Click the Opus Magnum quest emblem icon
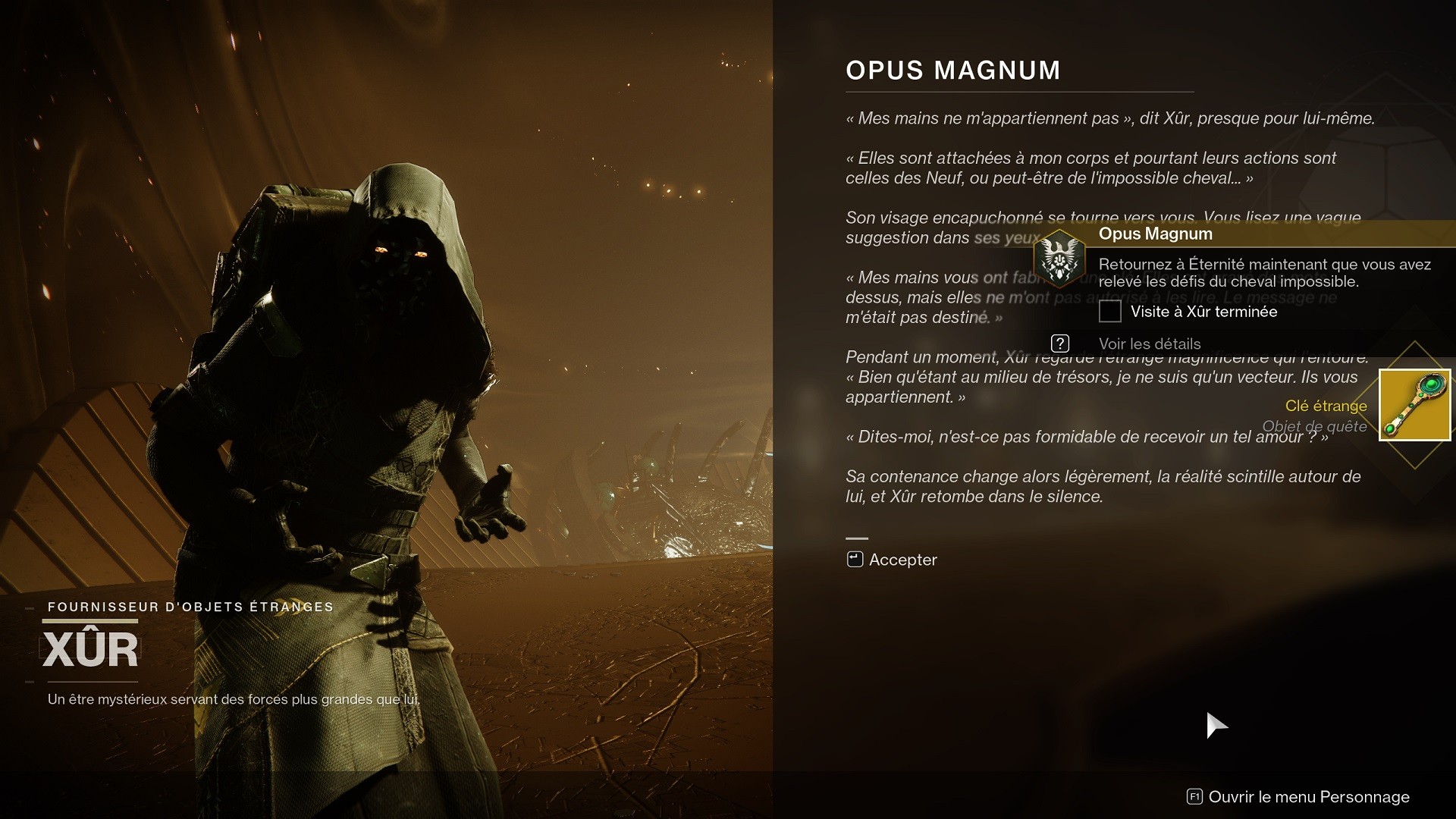Image resolution: width=1456 pixels, height=819 pixels. pyautogui.click(x=1059, y=259)
